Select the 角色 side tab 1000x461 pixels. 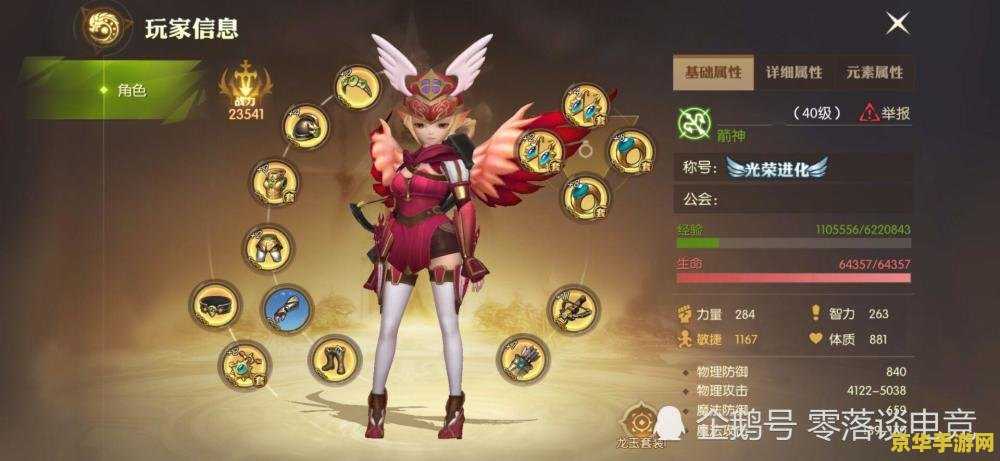[130, 90]
